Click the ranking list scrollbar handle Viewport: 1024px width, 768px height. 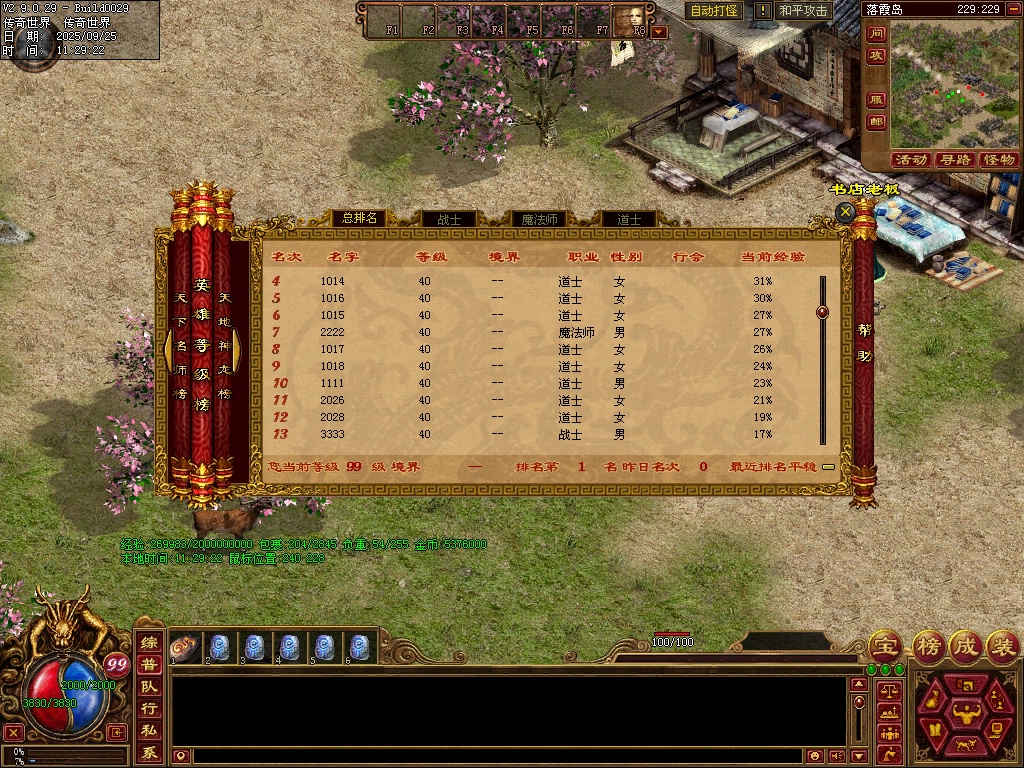[x=822, y=312]
